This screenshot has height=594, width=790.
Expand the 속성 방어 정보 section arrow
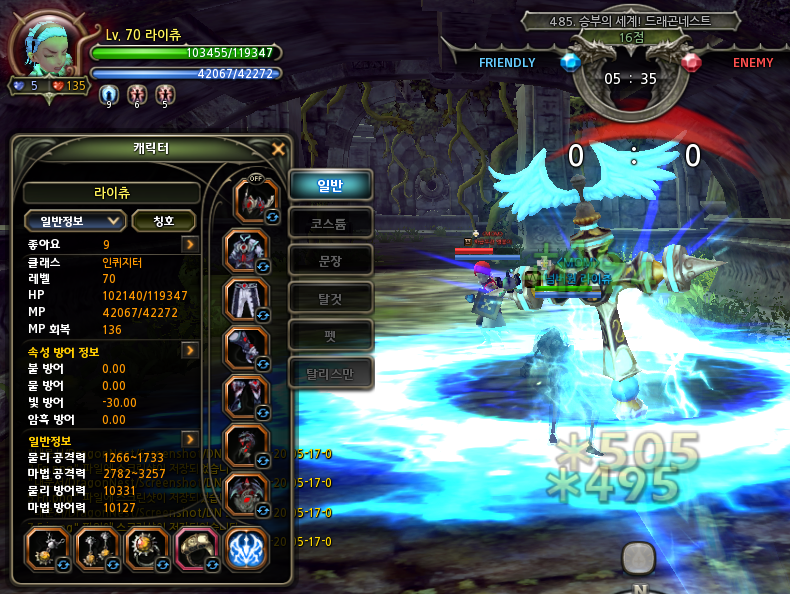(189, 351)
